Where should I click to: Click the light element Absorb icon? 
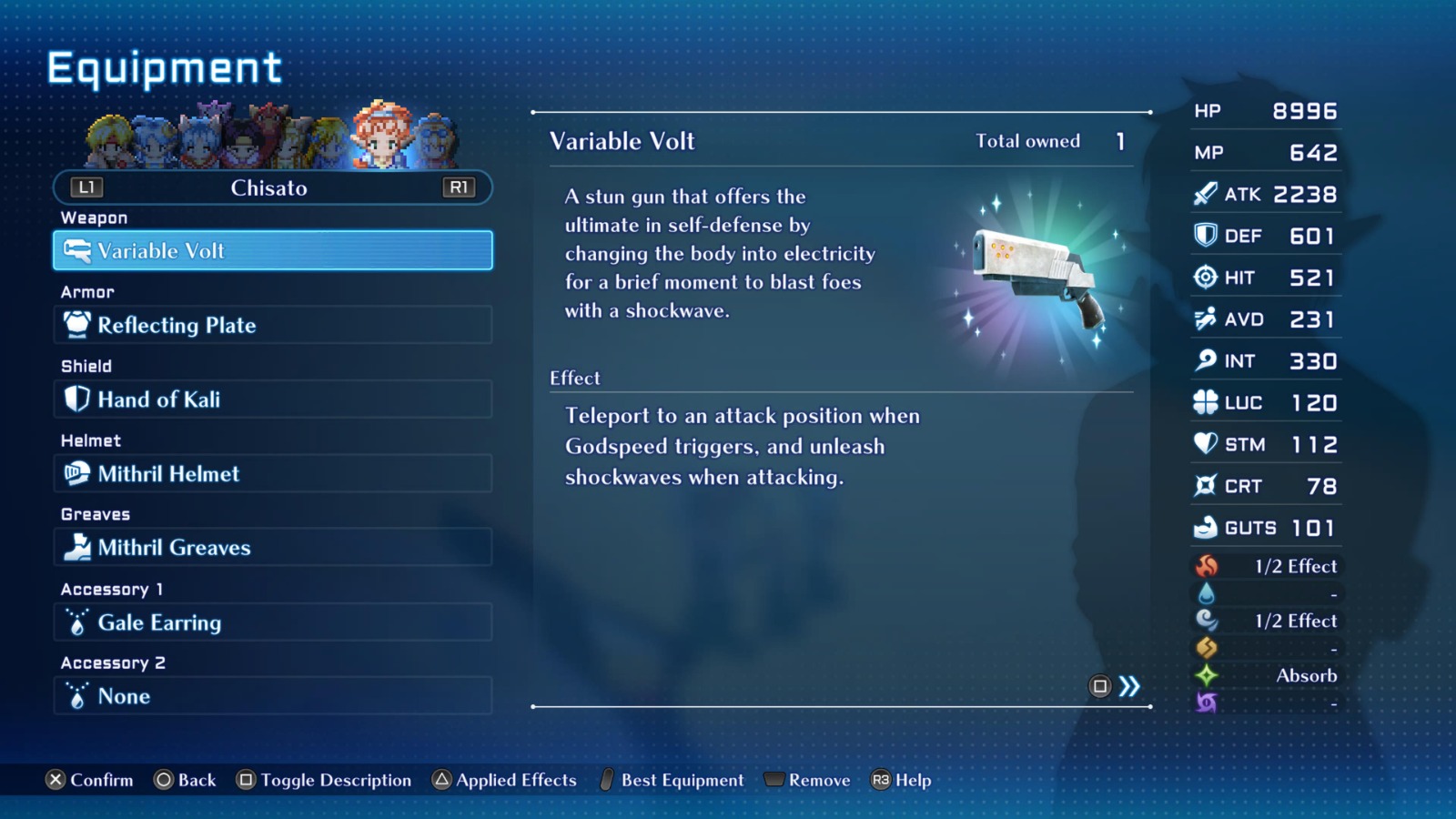(1208, 675)
